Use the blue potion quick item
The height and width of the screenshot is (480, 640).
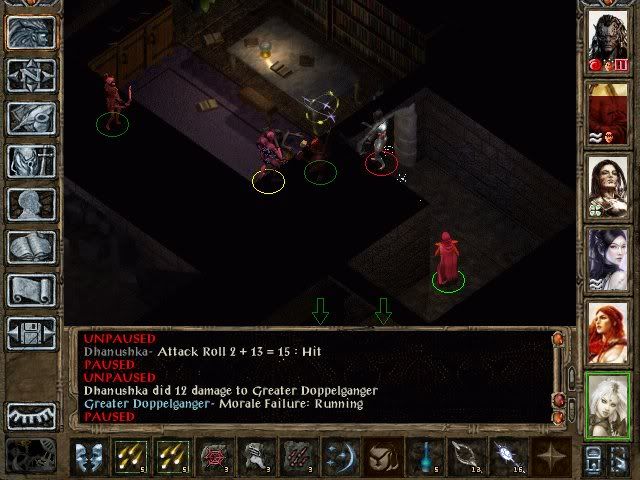423,458
